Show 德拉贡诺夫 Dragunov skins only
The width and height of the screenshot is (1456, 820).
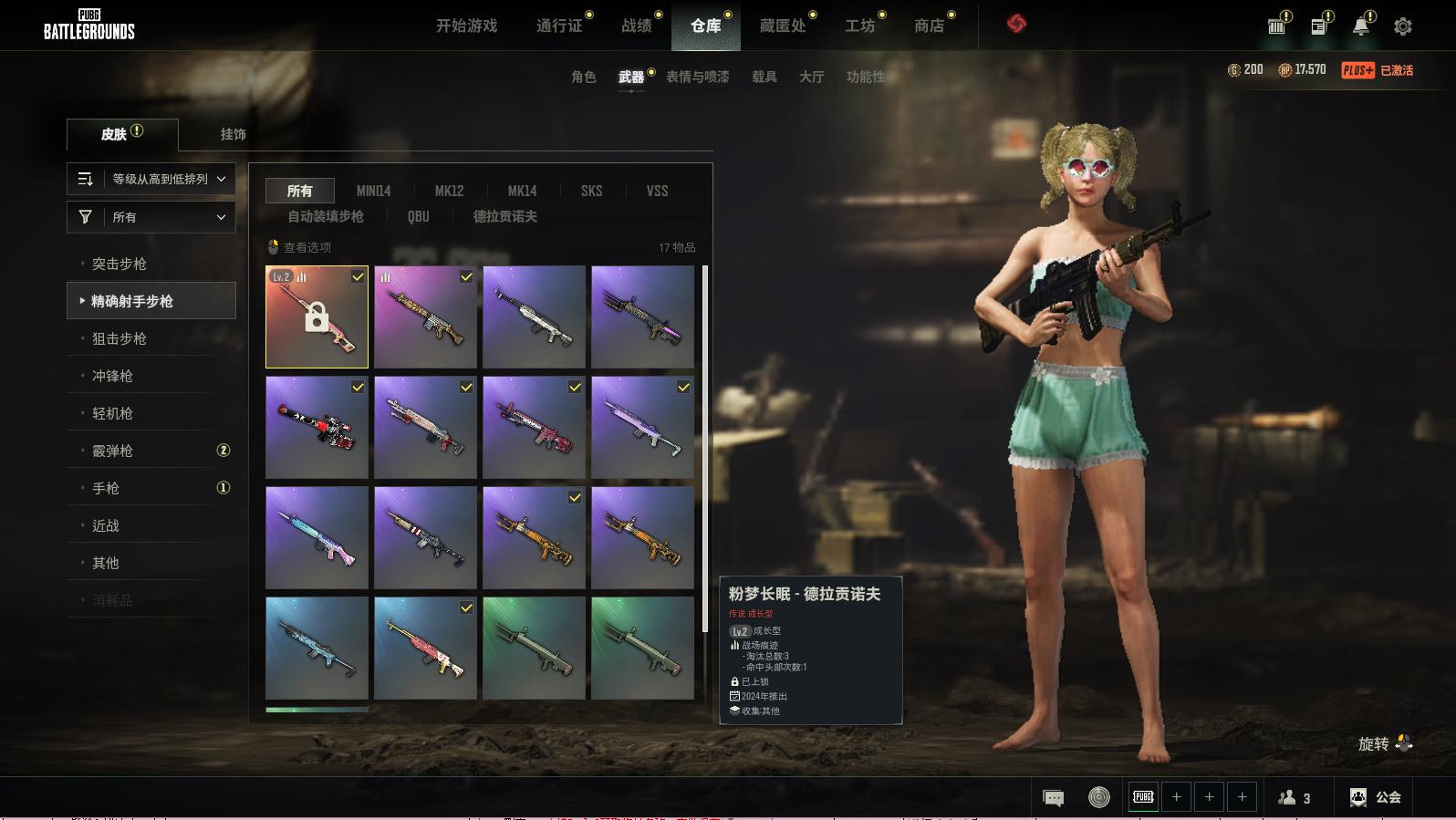504,216
